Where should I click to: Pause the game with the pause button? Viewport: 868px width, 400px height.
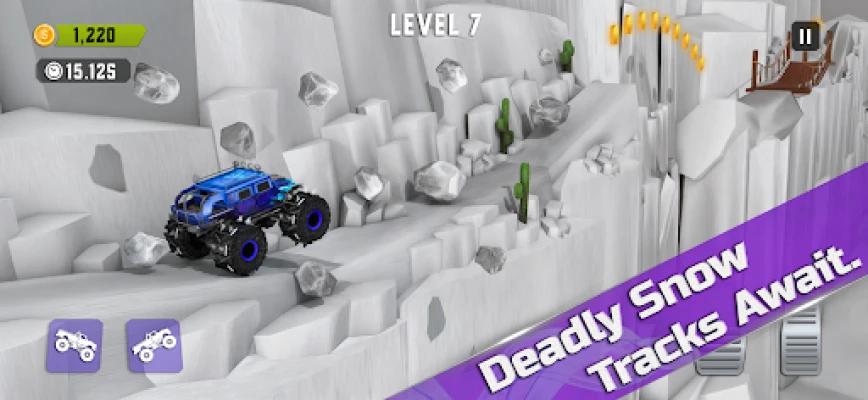(x=805, y=38)
